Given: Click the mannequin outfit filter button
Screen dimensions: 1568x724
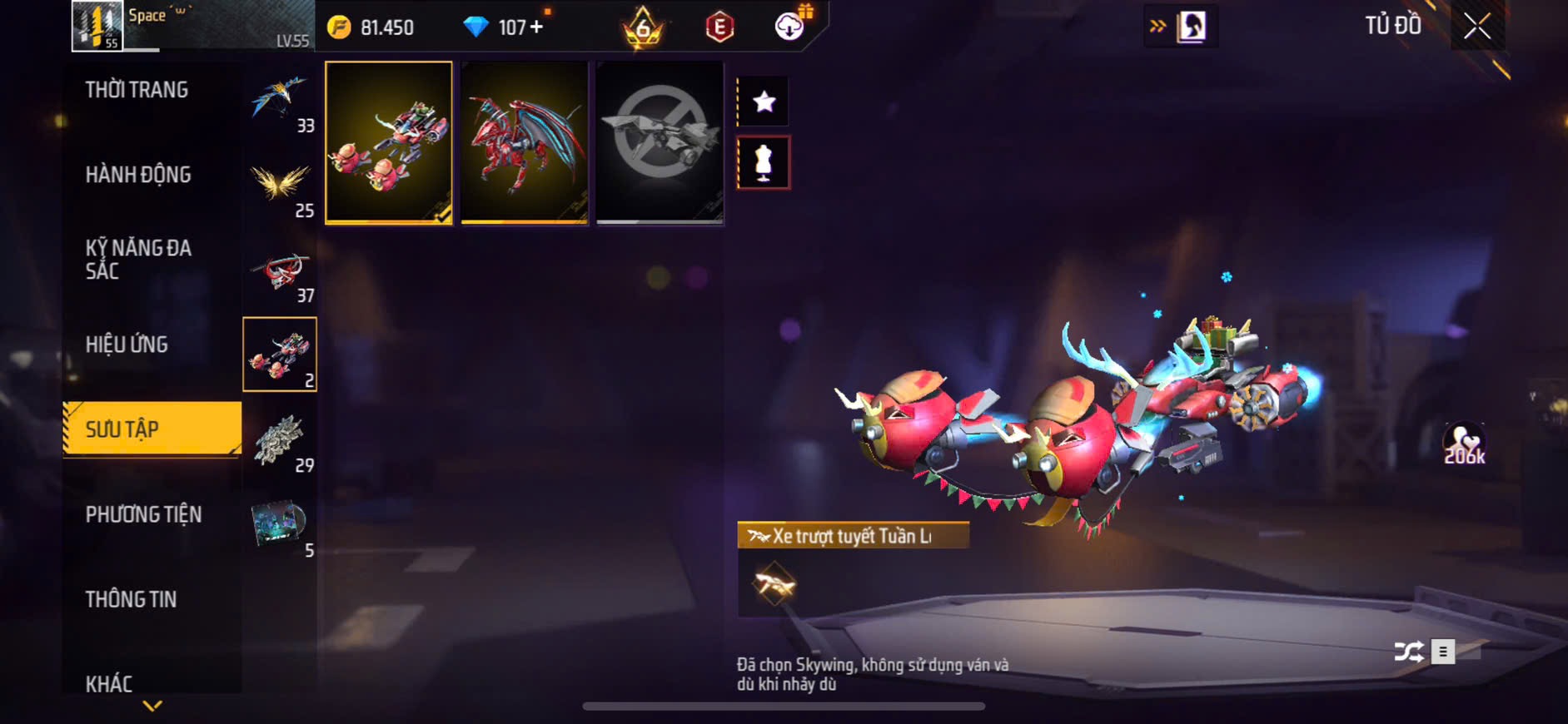Looking at the screenshot, I should point(764,163).
